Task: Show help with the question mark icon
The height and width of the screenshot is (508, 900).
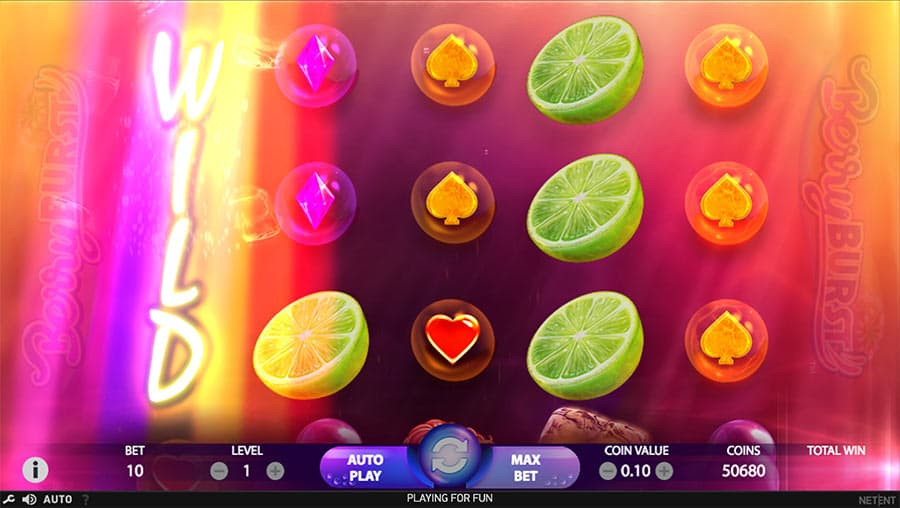Action: pyautogui.click(x=85, y=499)
